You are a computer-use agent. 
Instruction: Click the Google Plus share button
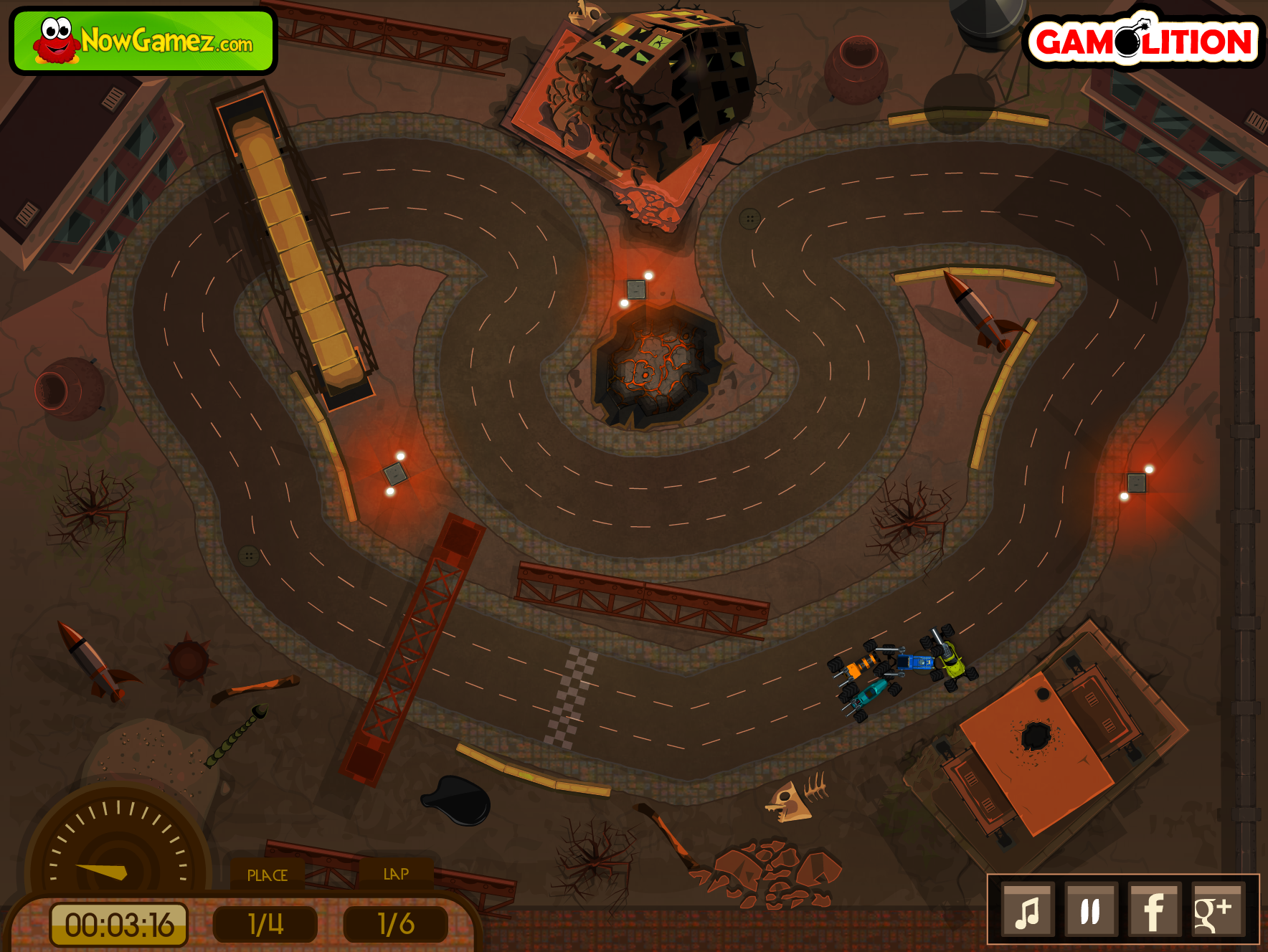click(x=1216, y=911)
